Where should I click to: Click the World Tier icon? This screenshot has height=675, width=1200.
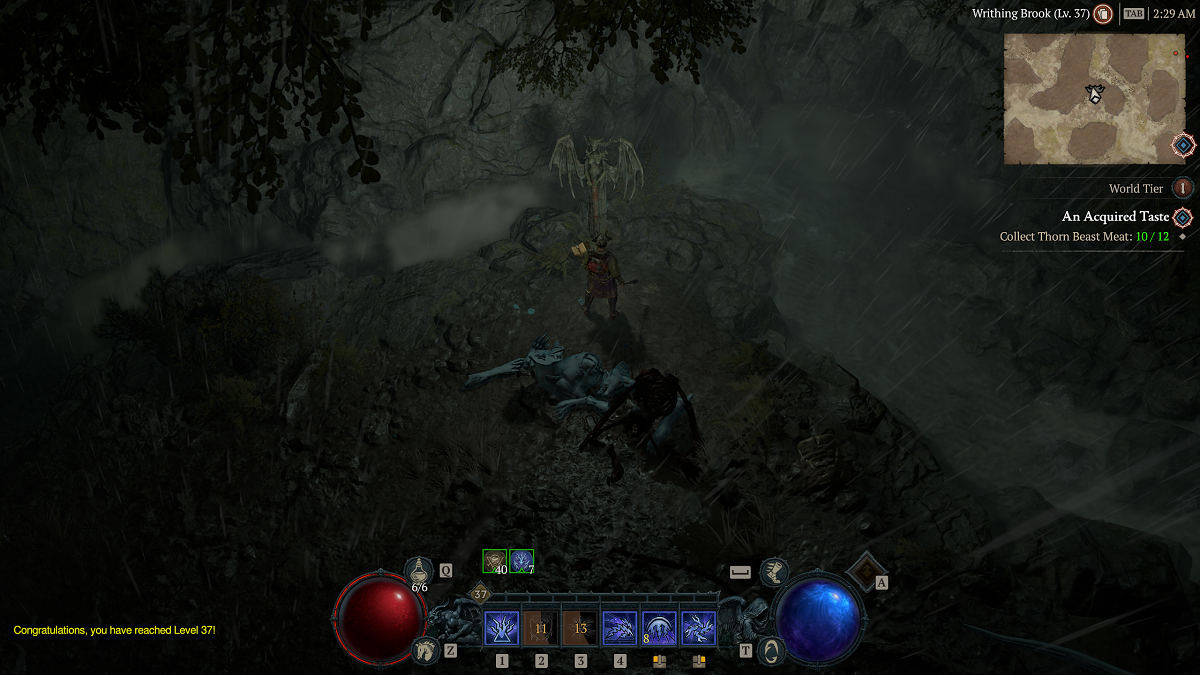coord(1183,188)
